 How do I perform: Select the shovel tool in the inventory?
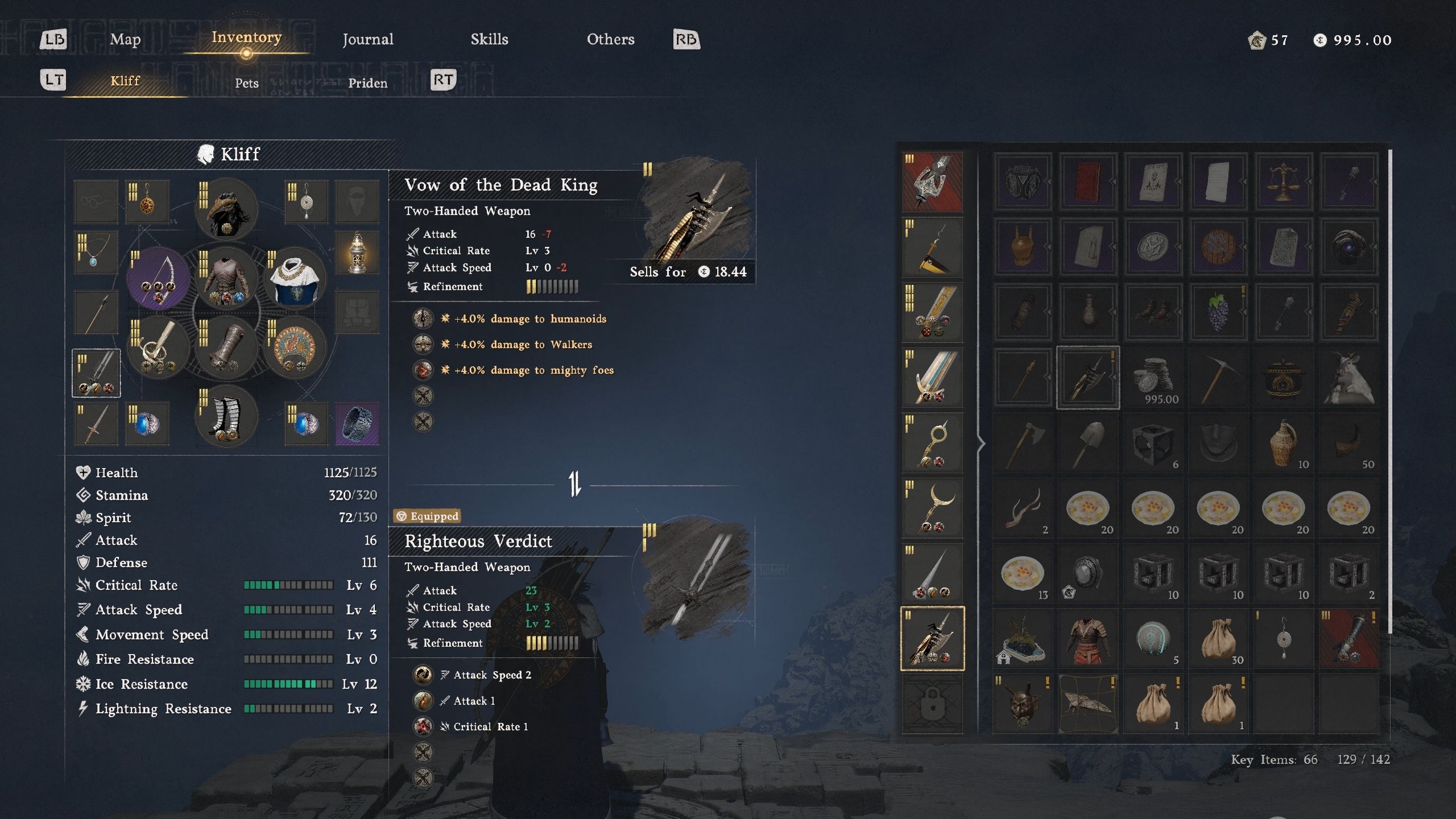(x=1087, y=443)
